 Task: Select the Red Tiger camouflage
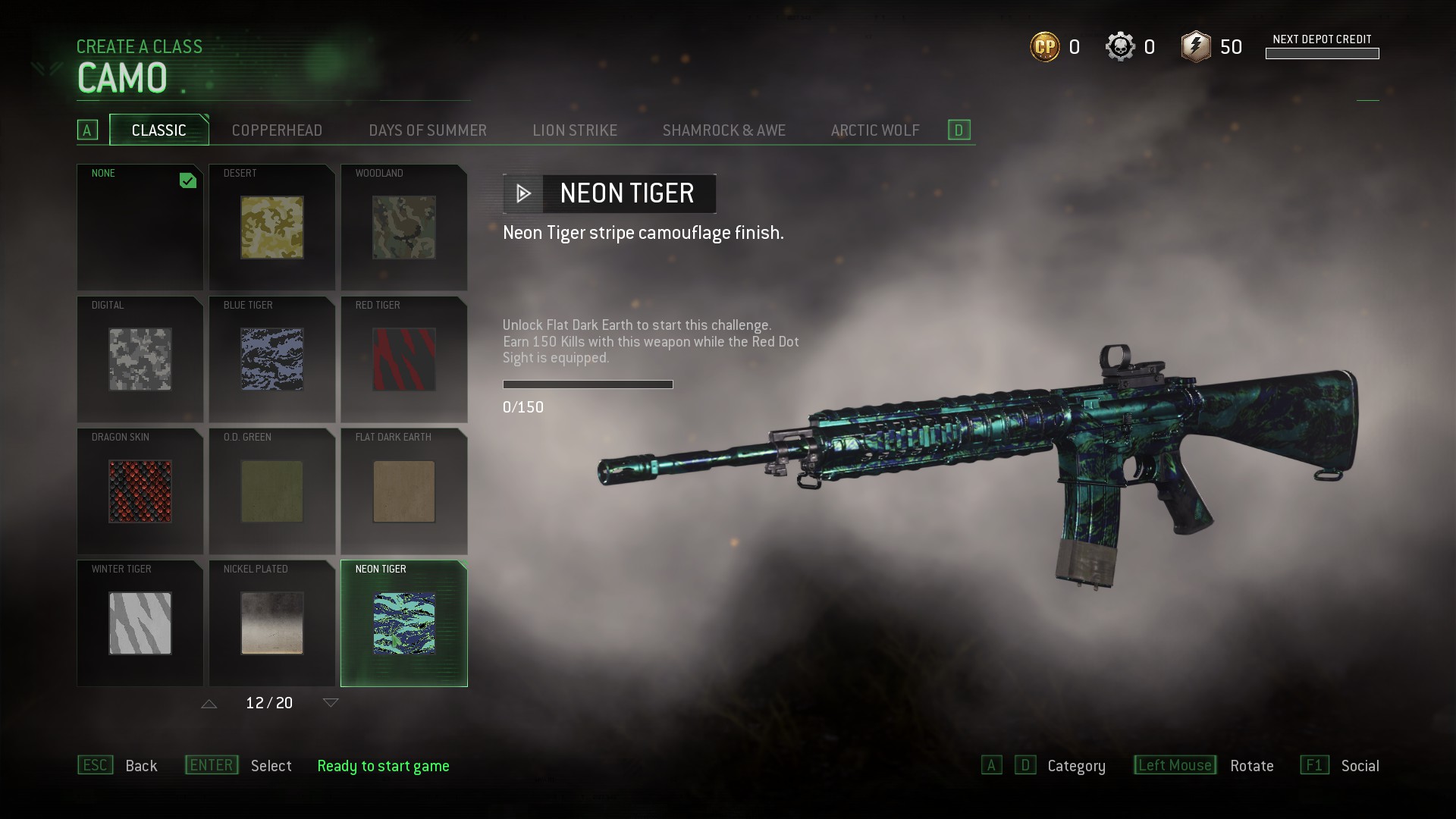click(x=404, y=359)
